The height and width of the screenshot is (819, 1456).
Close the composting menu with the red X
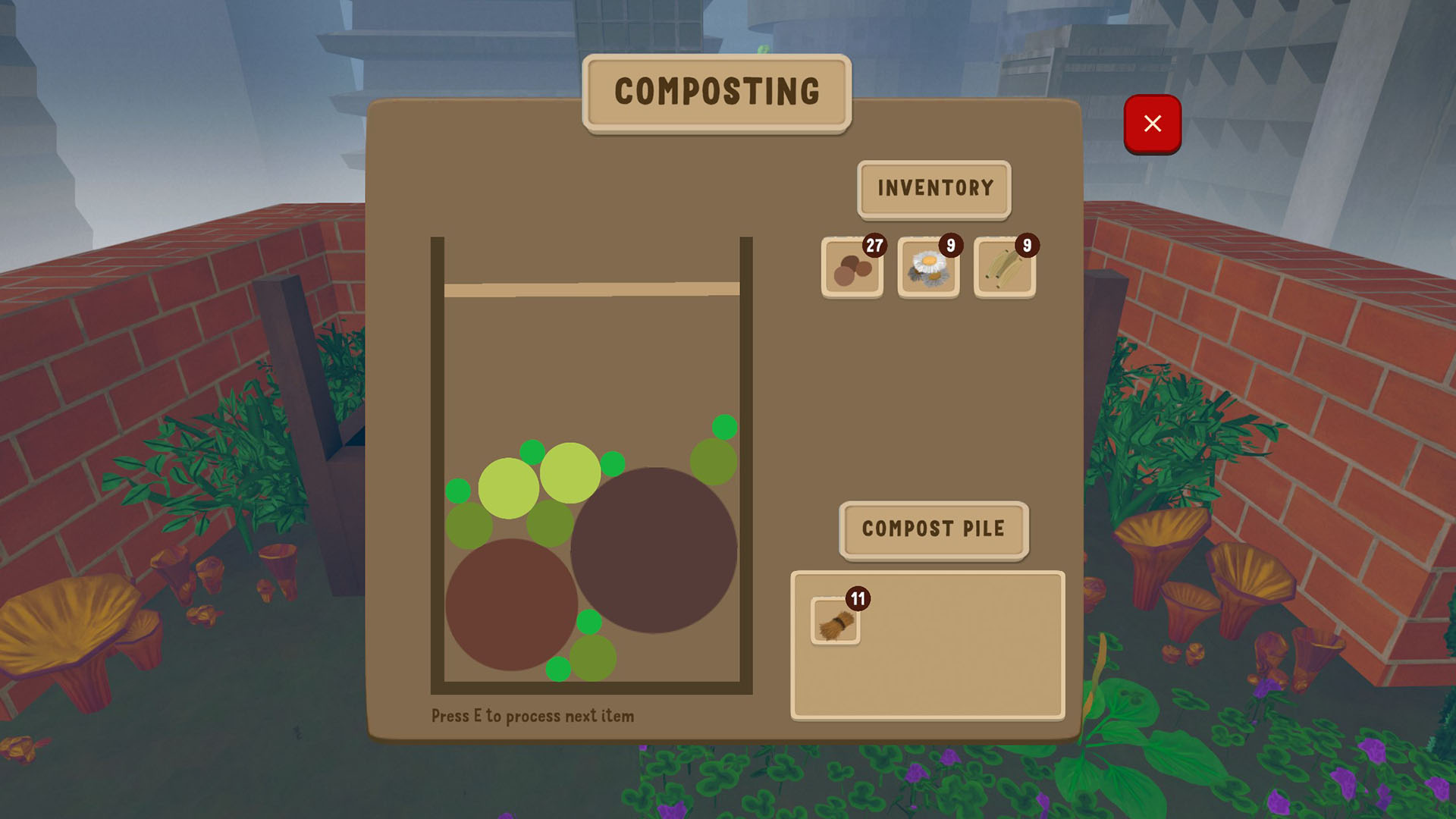(1153, 123)
